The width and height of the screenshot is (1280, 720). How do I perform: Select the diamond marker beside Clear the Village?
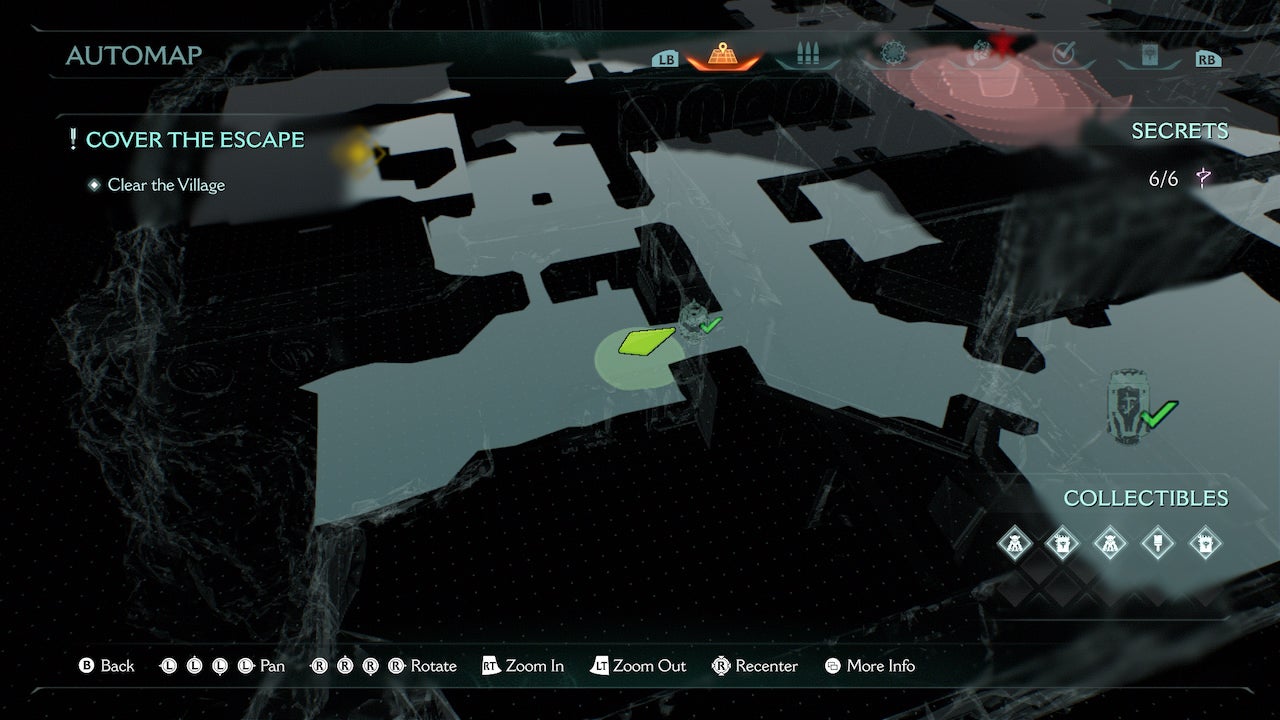94,185
